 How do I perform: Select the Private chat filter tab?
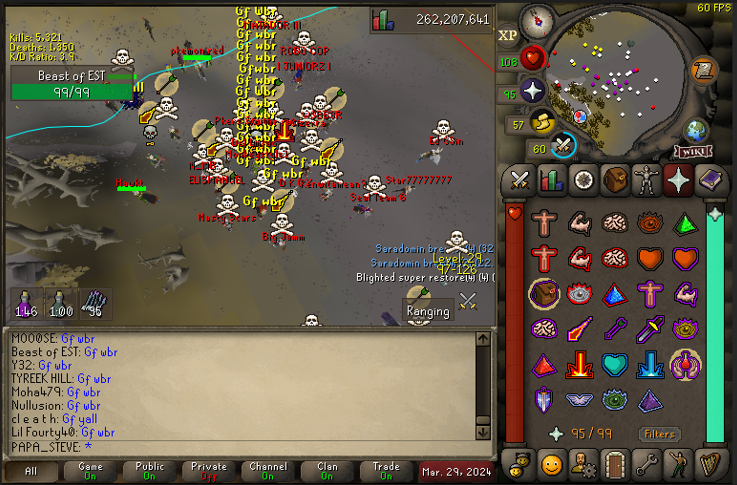pyautogui.click(x=208, y=472)
